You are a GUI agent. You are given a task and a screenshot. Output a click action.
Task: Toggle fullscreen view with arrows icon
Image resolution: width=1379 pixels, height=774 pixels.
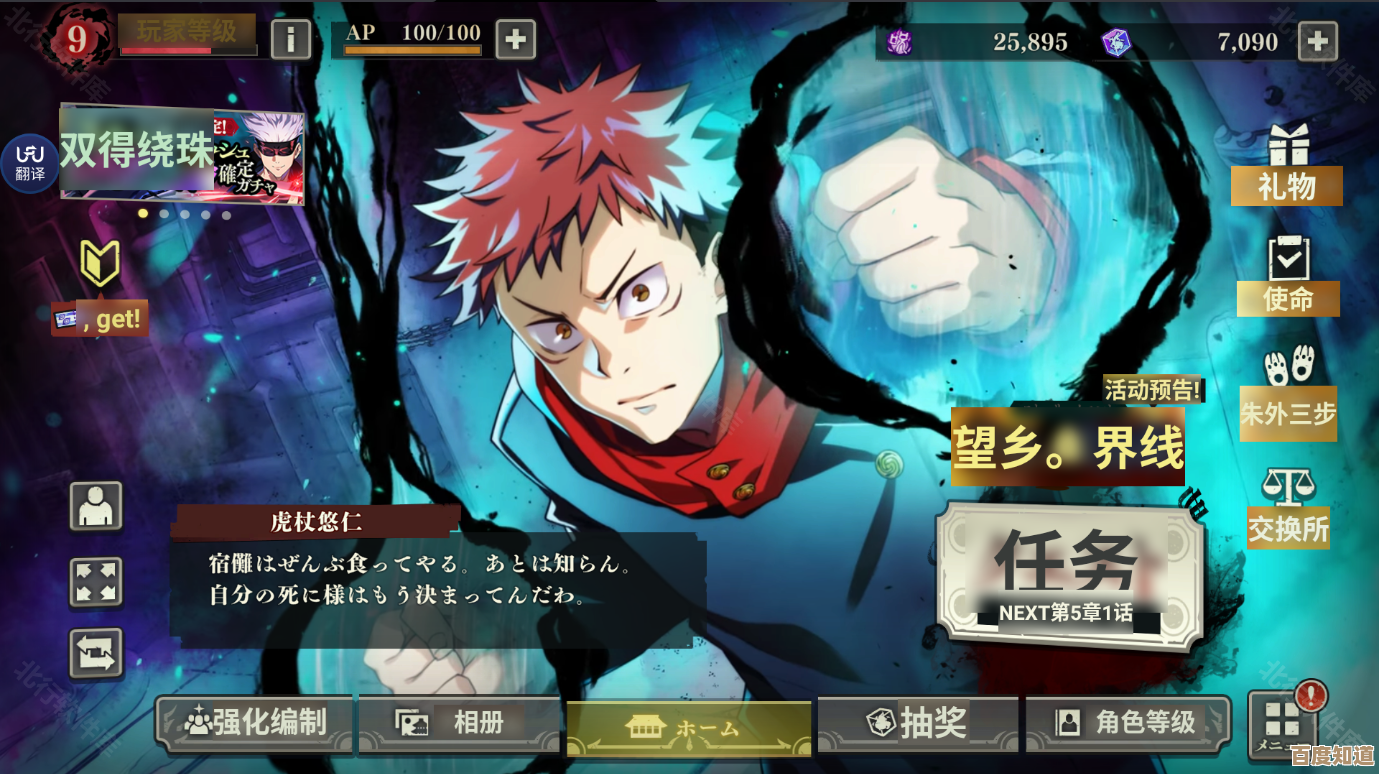pyautogui.click(x=96, y=582)
